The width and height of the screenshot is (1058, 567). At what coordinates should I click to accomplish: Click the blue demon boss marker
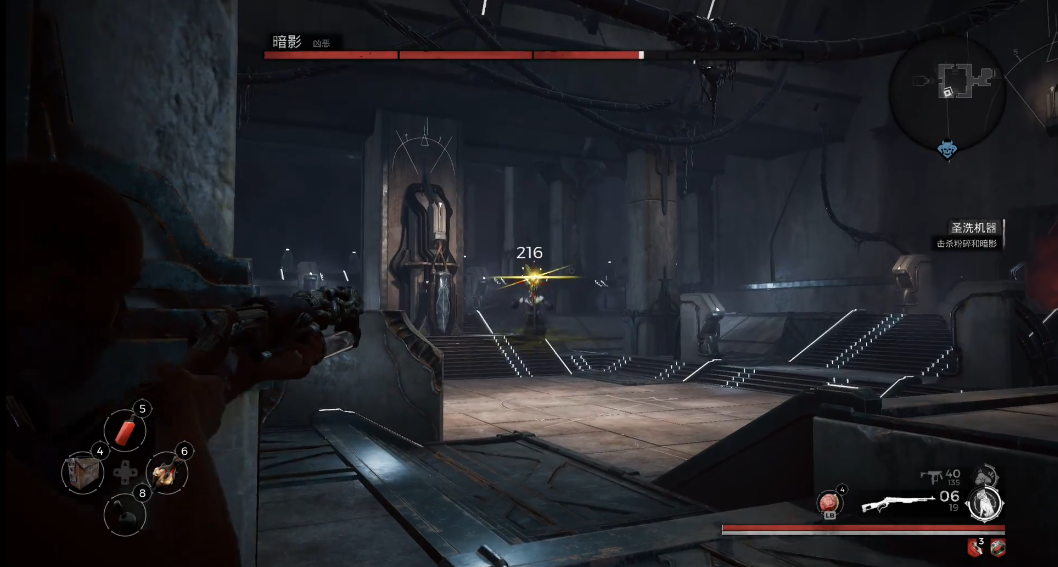click(x=947, y=150)
